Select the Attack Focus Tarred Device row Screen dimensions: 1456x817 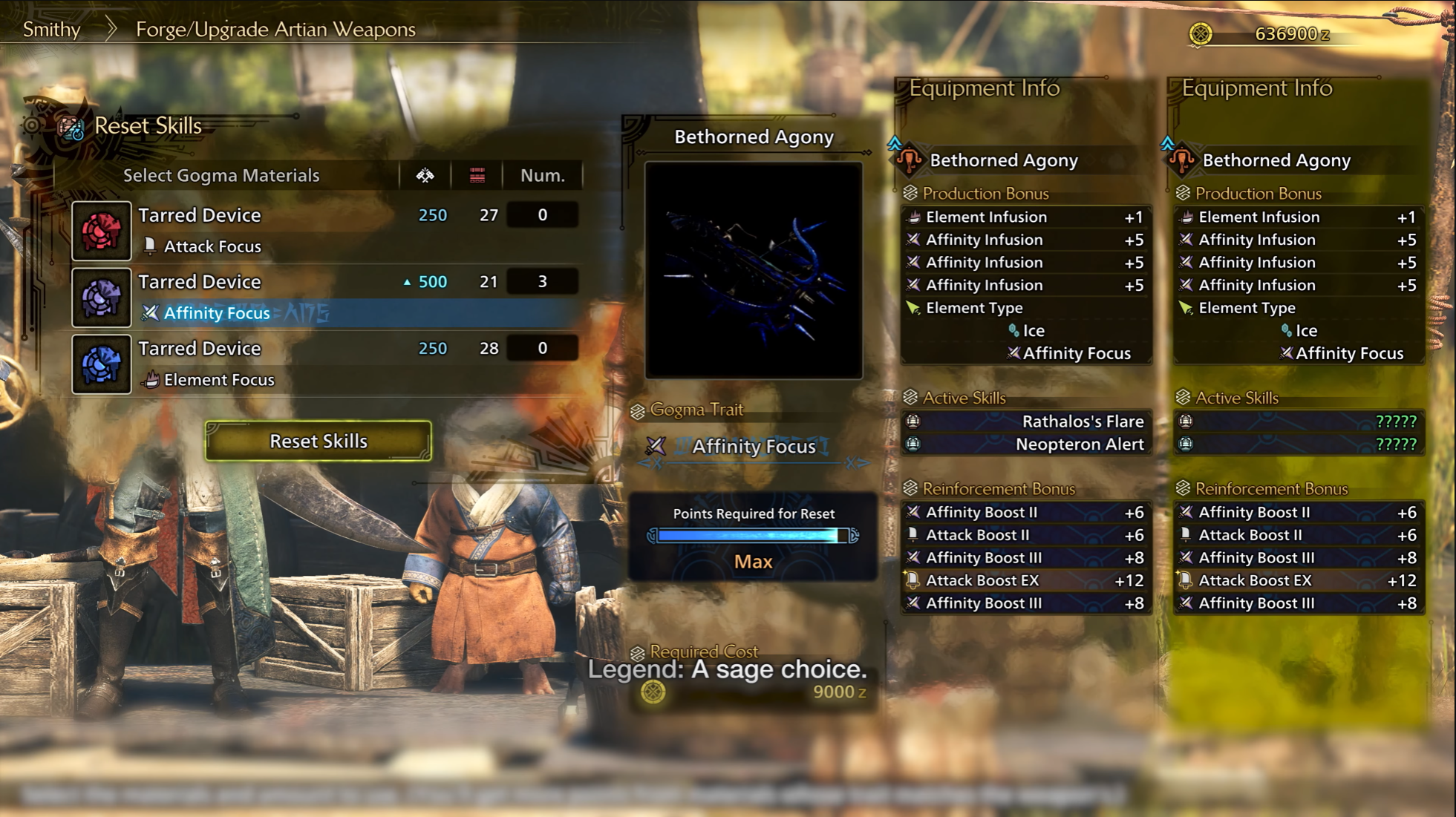tap(327, 230)
